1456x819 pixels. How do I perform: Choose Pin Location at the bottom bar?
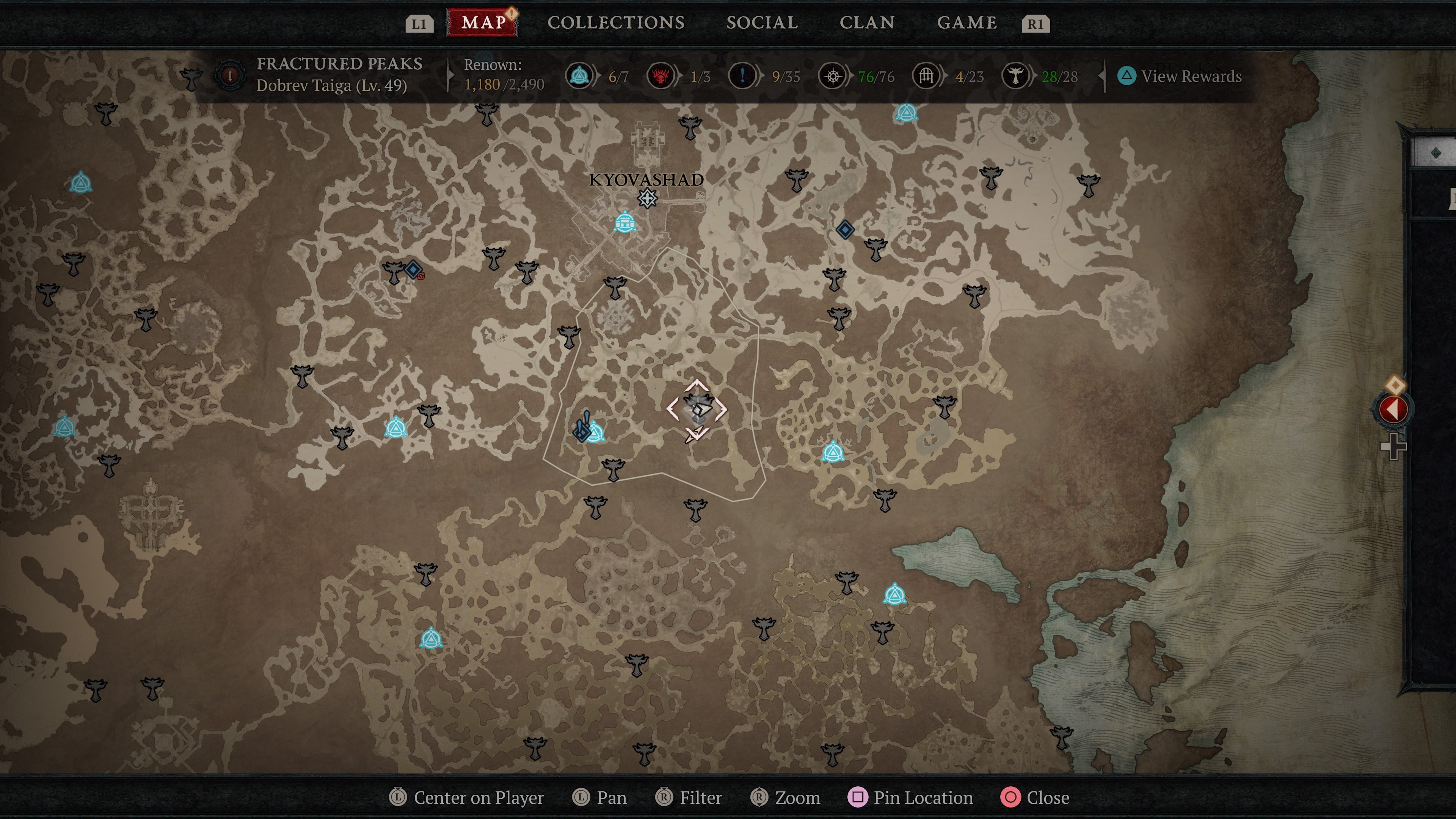910,797
